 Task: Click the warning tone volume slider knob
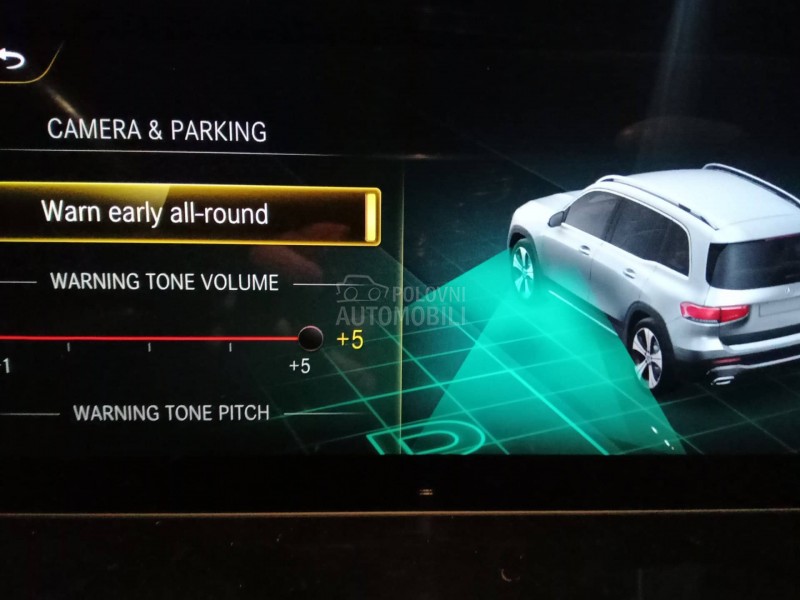tap(311, 337)
